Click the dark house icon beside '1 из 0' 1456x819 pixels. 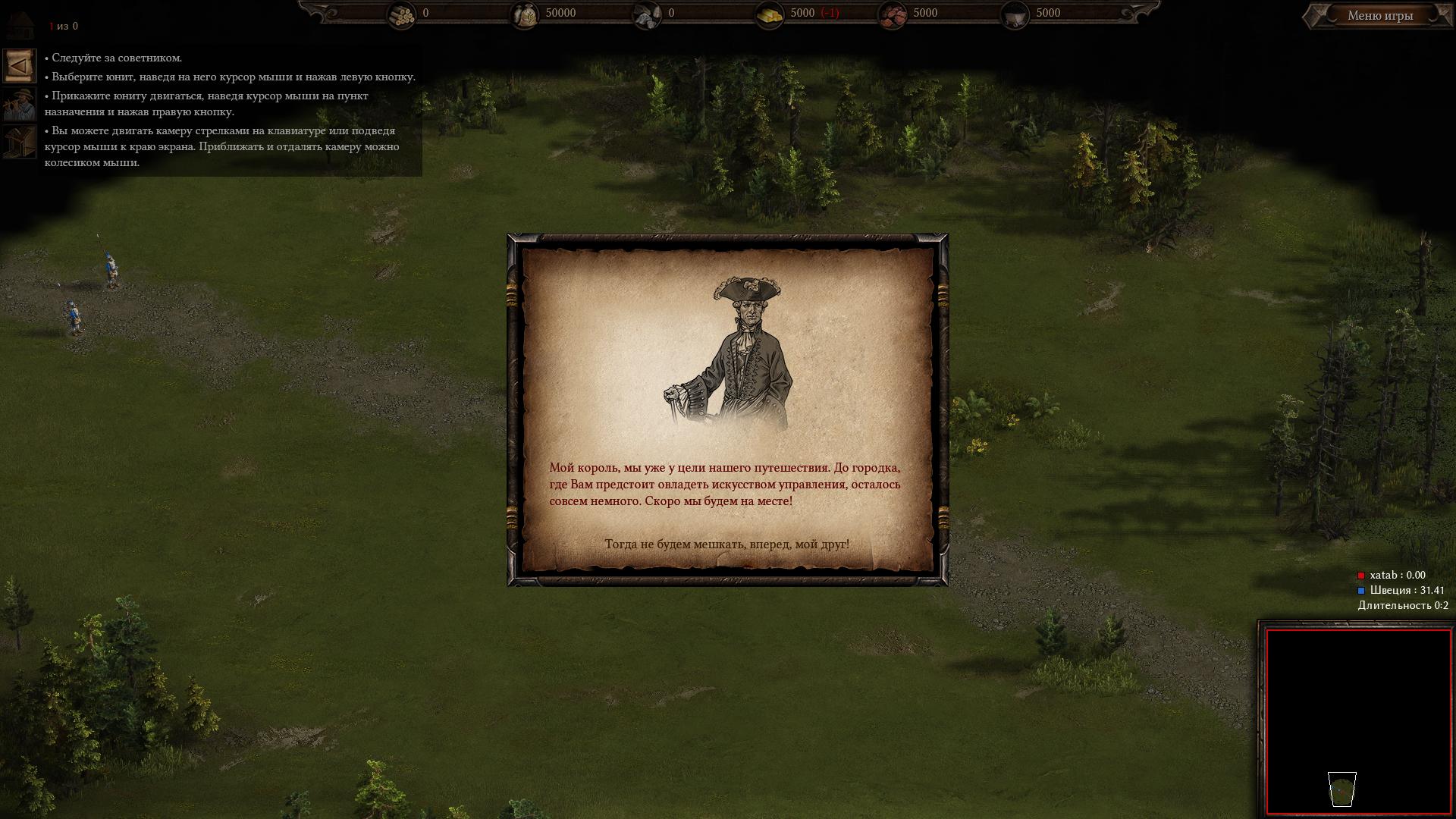pos(20,25)
